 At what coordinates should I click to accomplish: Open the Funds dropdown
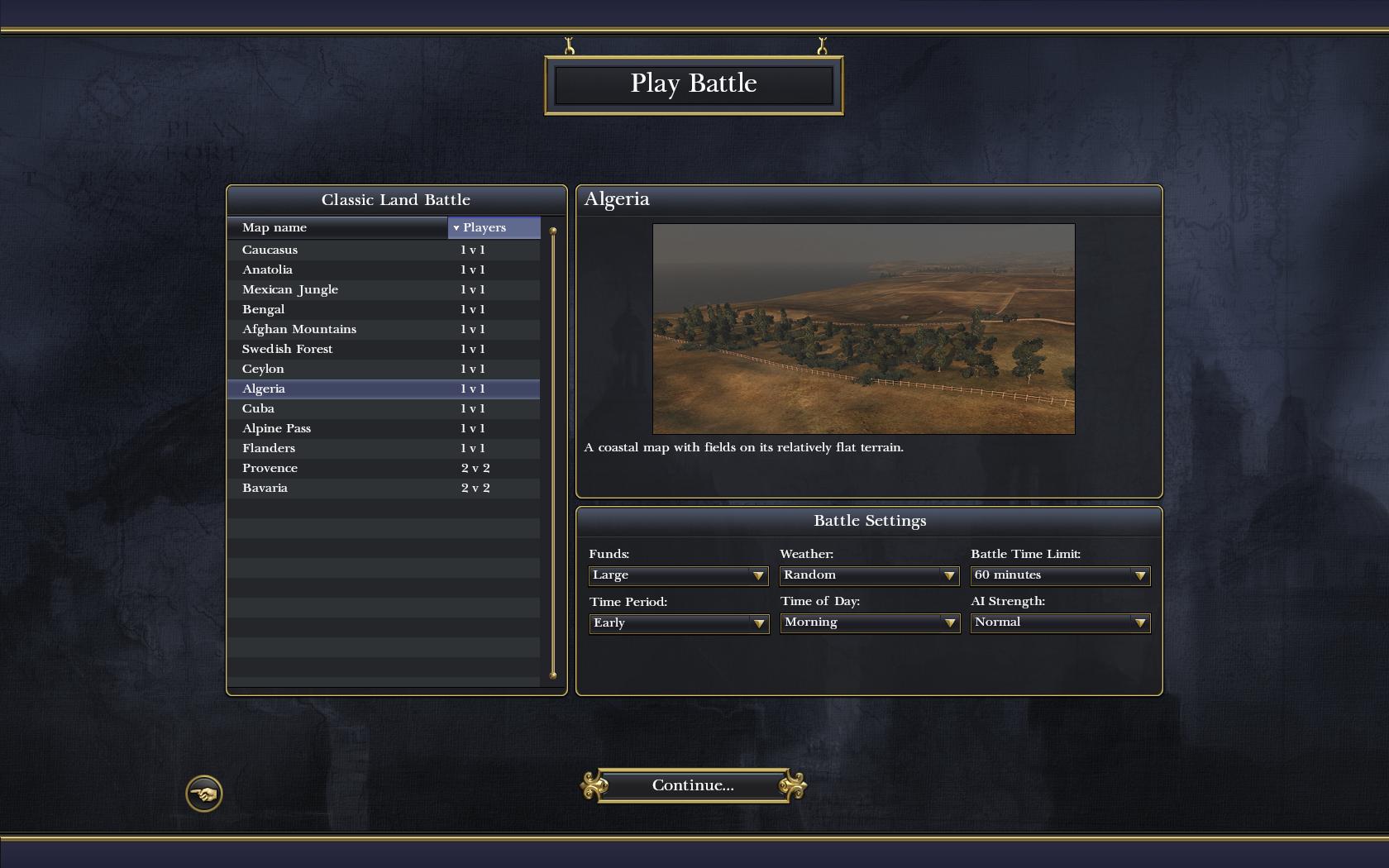[678, 575]
